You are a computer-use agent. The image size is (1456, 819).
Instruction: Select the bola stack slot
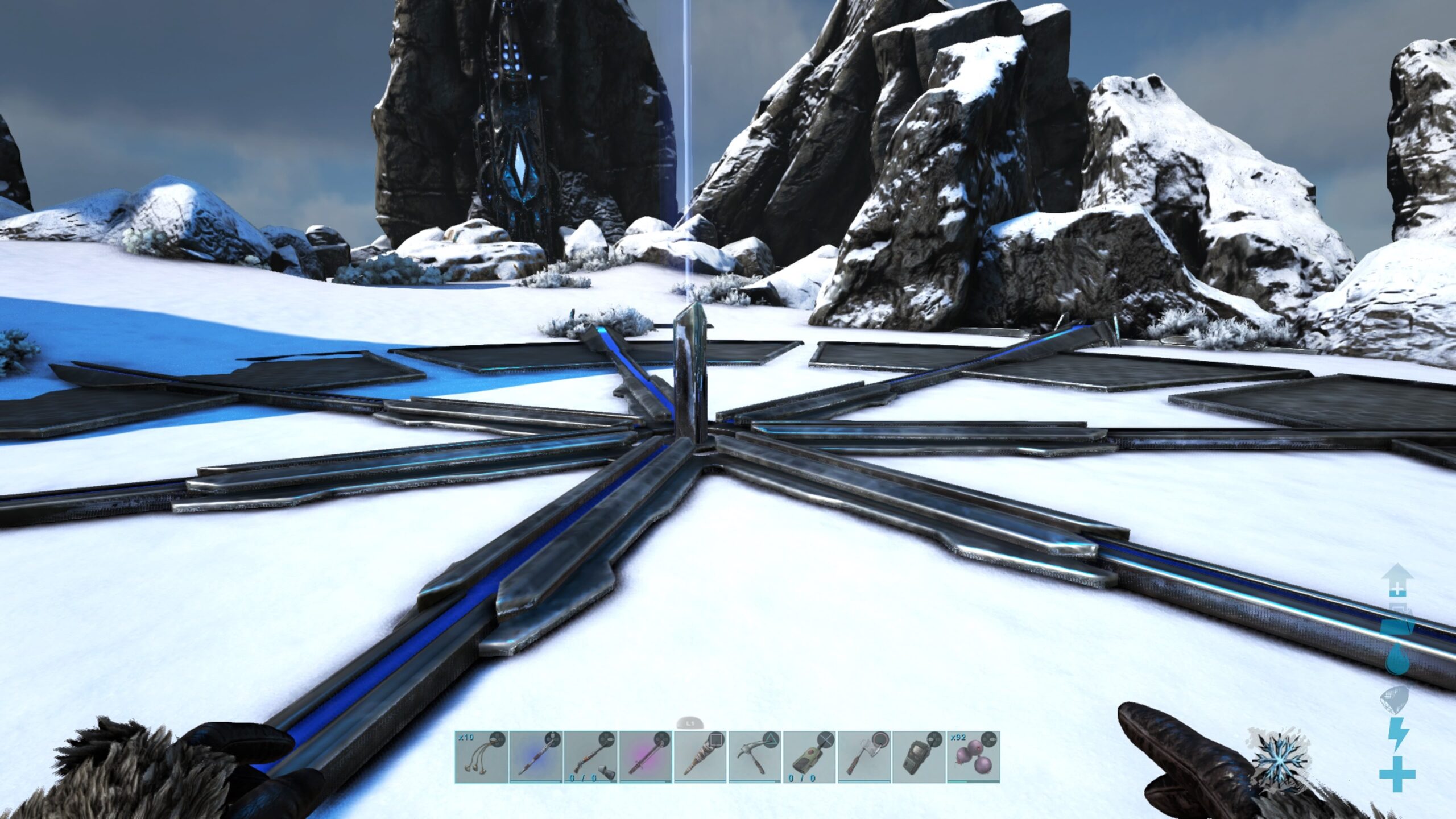coord(481,756)
